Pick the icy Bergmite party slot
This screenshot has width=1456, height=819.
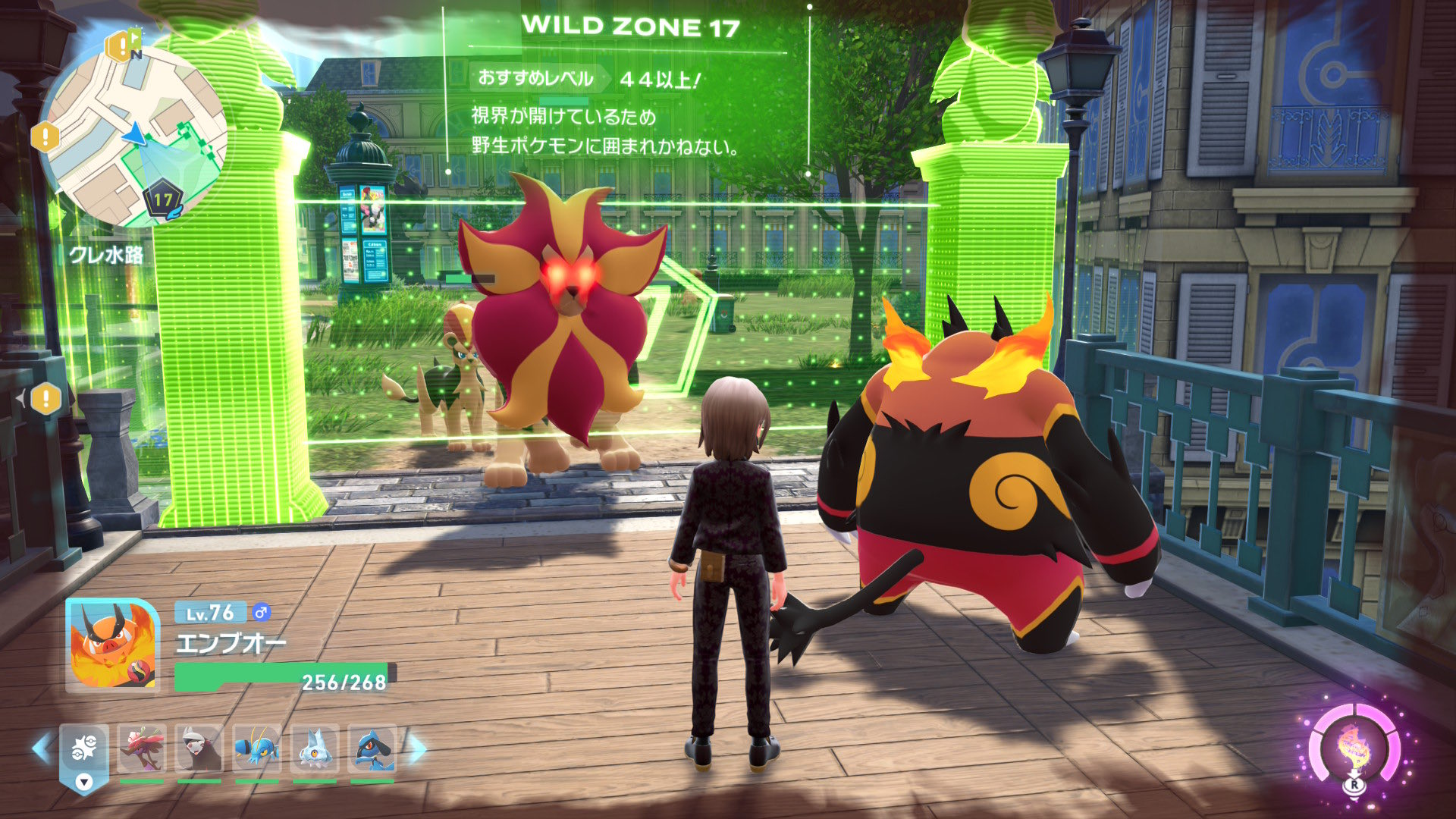(x=315, y=748)
